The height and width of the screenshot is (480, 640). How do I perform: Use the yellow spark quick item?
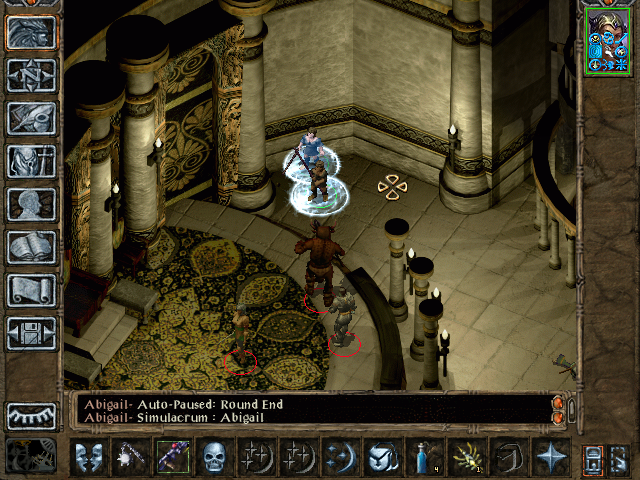[x=466, y=457]
